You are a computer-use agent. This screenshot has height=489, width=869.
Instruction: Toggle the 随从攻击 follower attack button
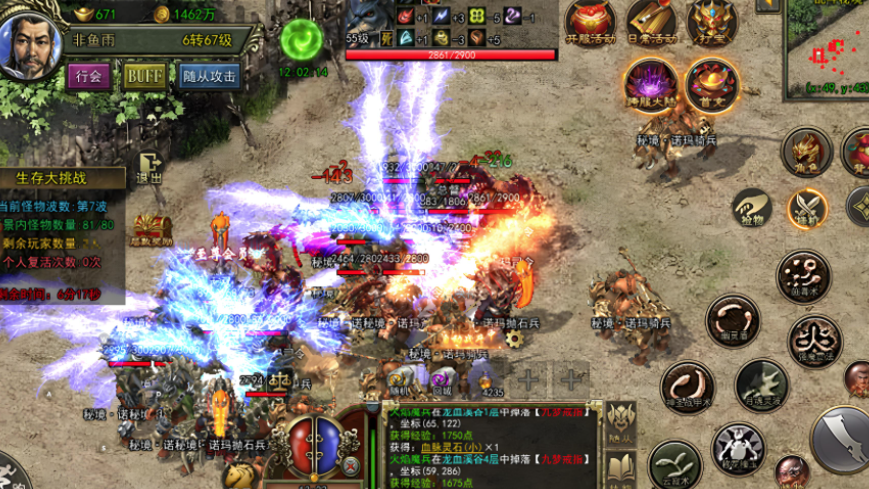point(210,76)
